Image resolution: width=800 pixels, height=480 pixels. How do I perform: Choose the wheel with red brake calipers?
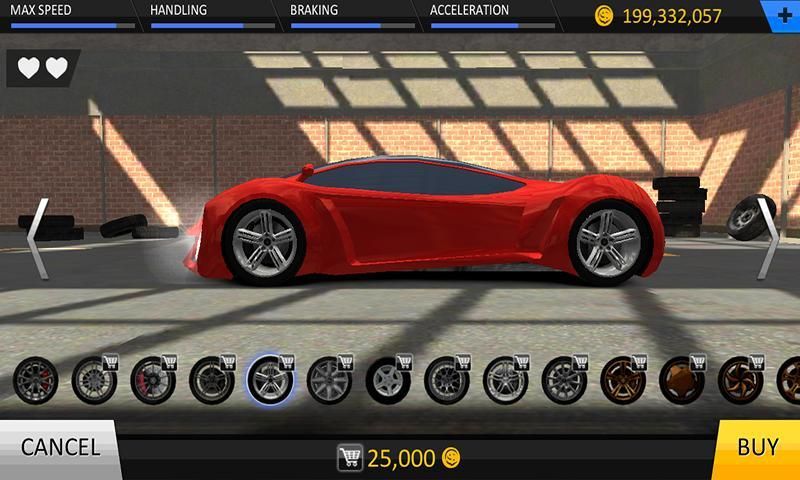pos(152,380)
